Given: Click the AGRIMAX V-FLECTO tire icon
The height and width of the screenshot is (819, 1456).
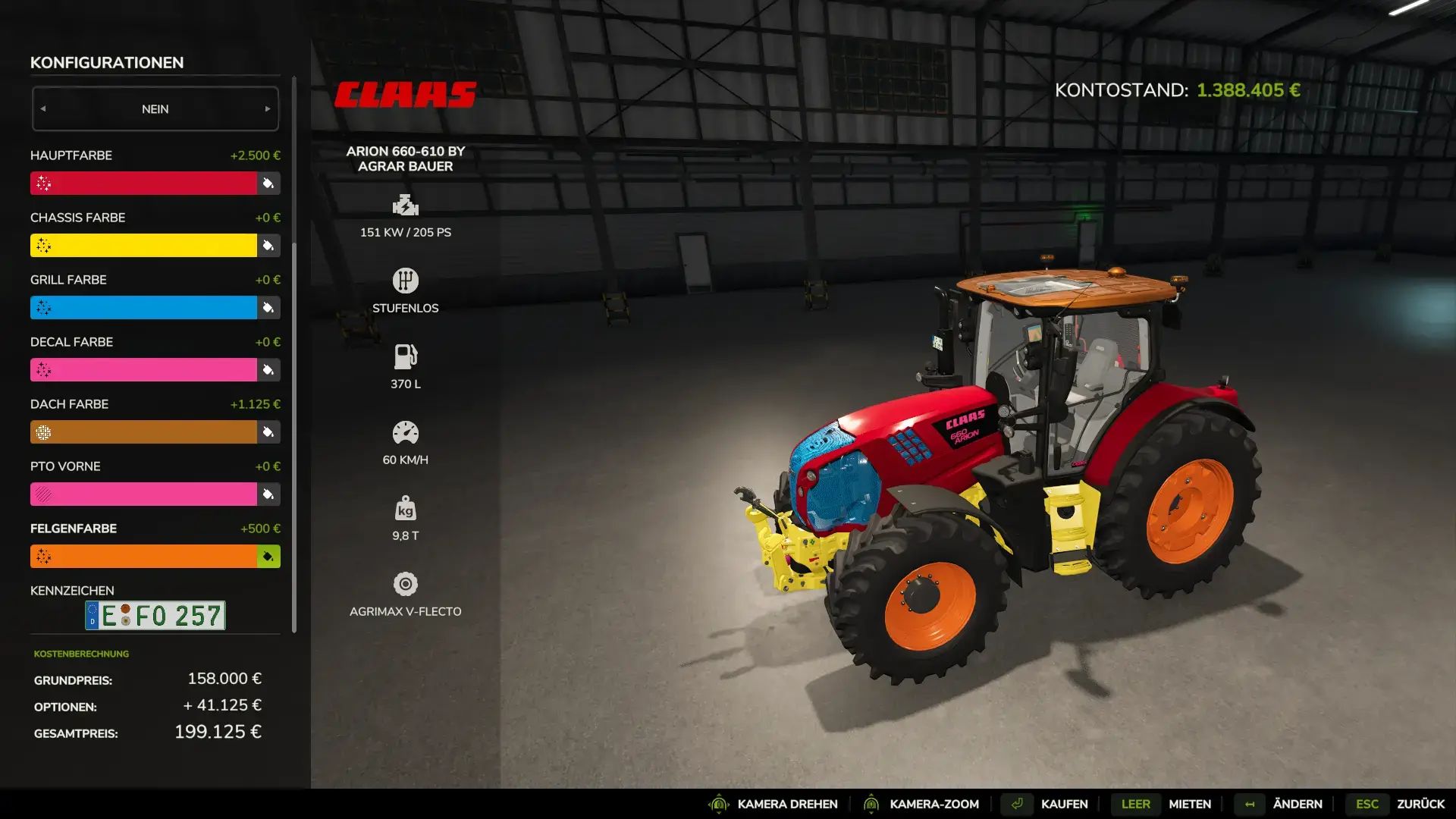Looking at the screenshot, I should 406,584.
